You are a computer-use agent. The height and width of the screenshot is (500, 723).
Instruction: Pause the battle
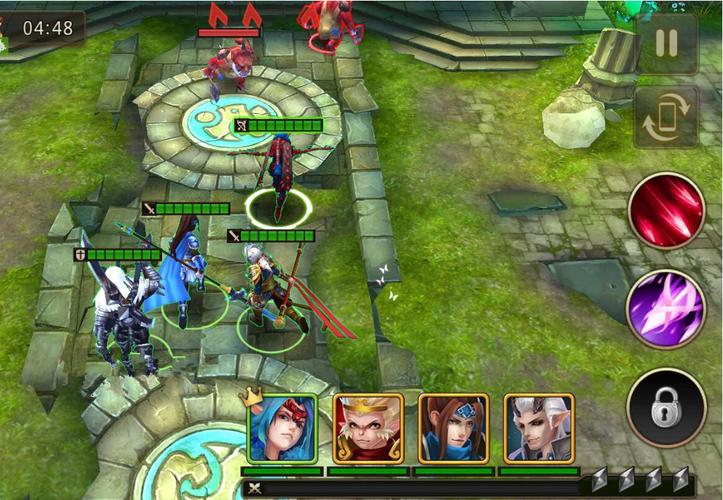tap(667, 44)
